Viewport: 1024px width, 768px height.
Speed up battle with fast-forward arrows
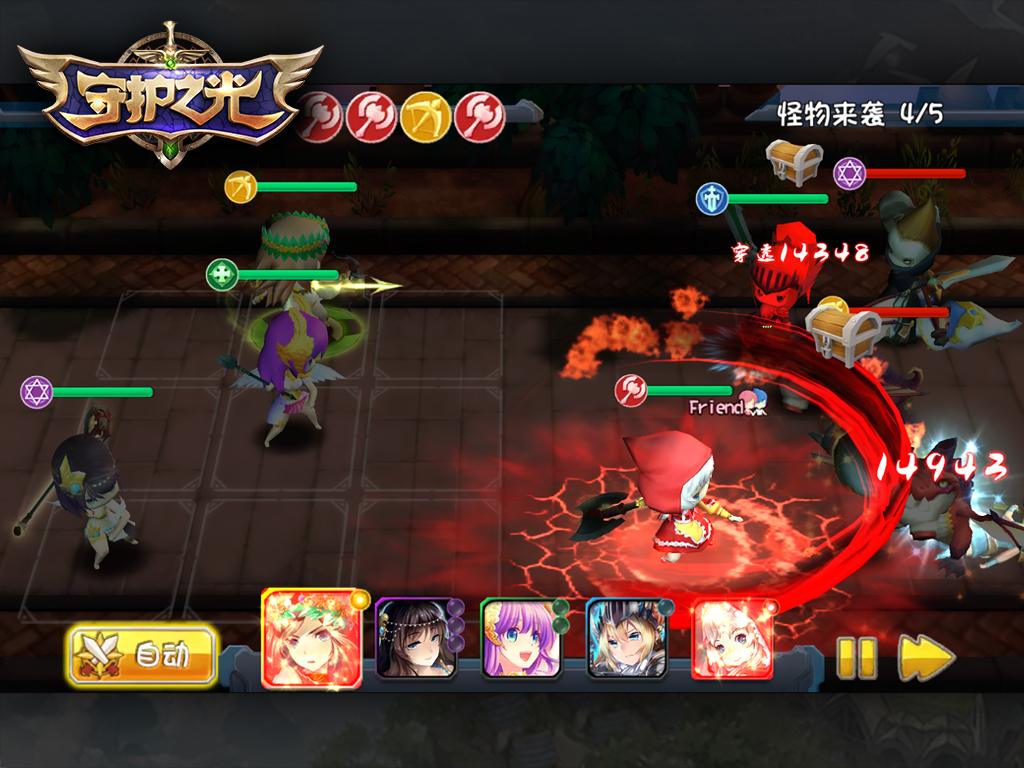(926, 657)
